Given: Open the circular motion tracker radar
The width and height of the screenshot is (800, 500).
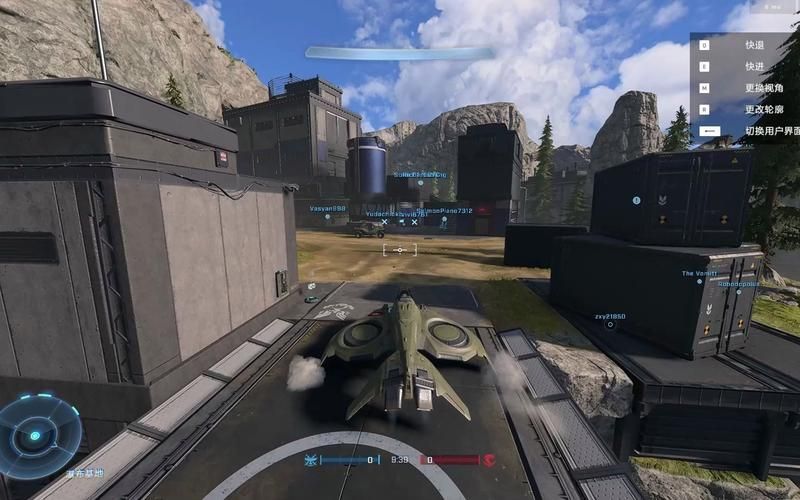Looking at the screenshot, I should 37,435.
